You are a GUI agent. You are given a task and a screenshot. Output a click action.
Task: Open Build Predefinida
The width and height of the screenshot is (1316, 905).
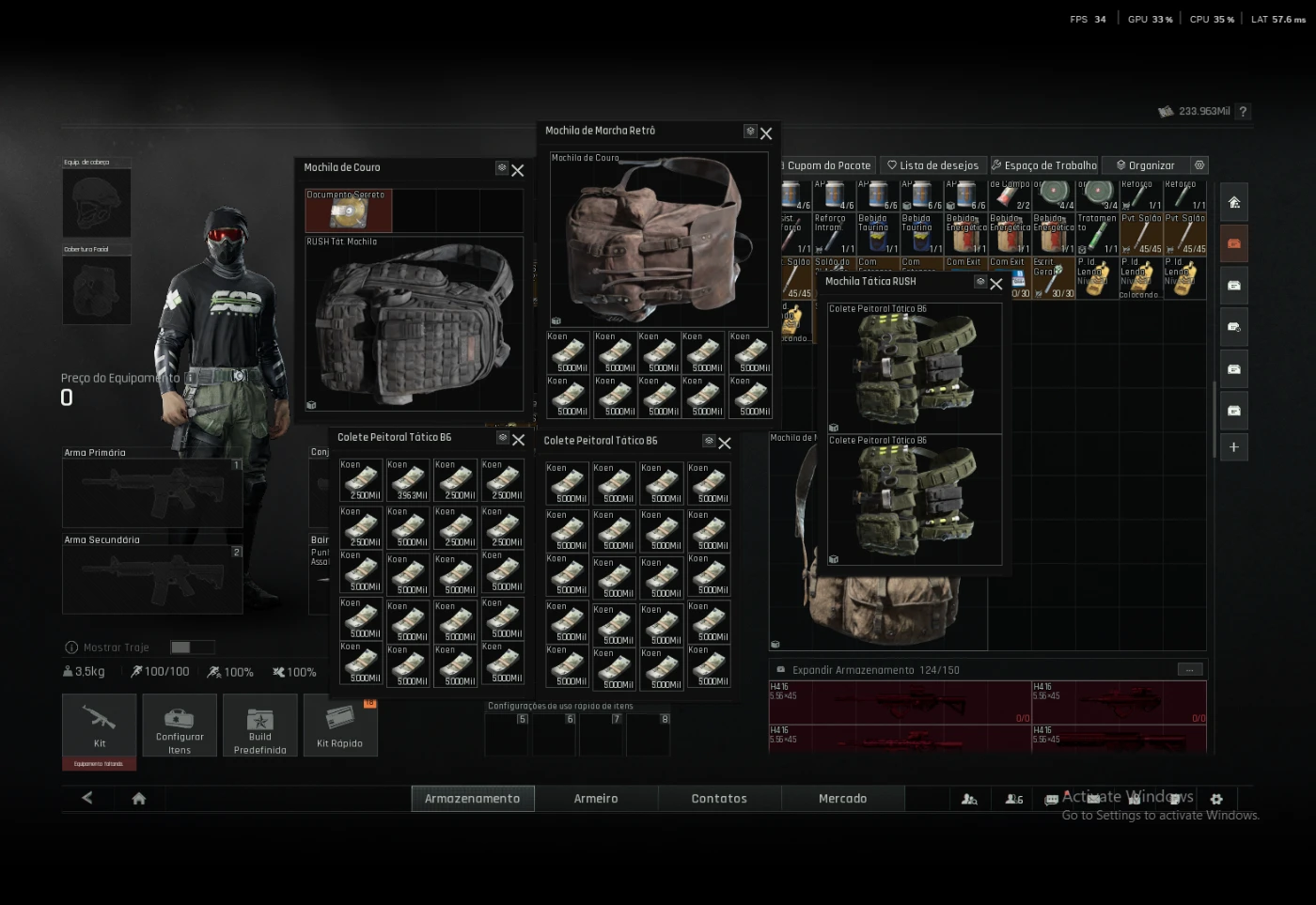(x=259, y=726)
